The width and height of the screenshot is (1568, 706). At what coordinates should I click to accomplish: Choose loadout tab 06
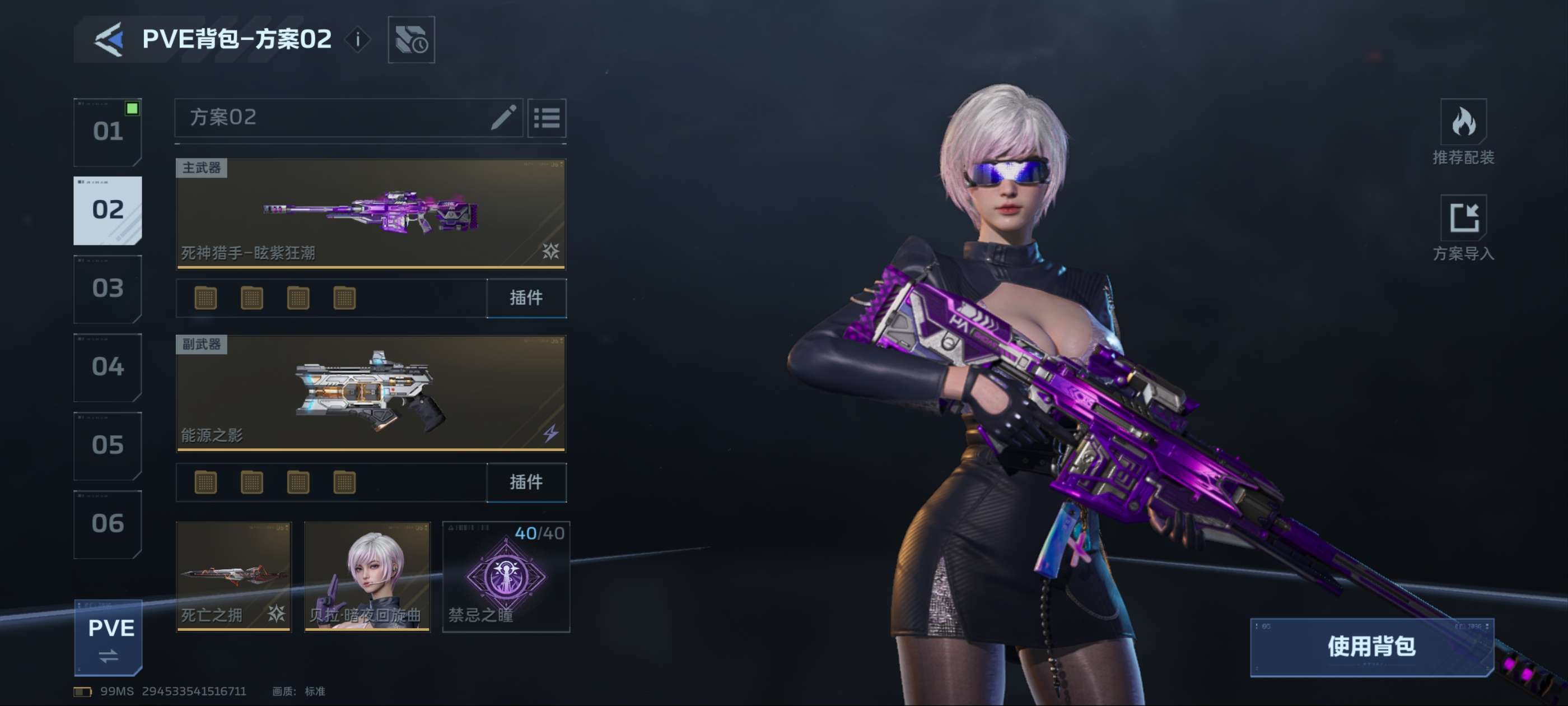click(x=108, y=524)
